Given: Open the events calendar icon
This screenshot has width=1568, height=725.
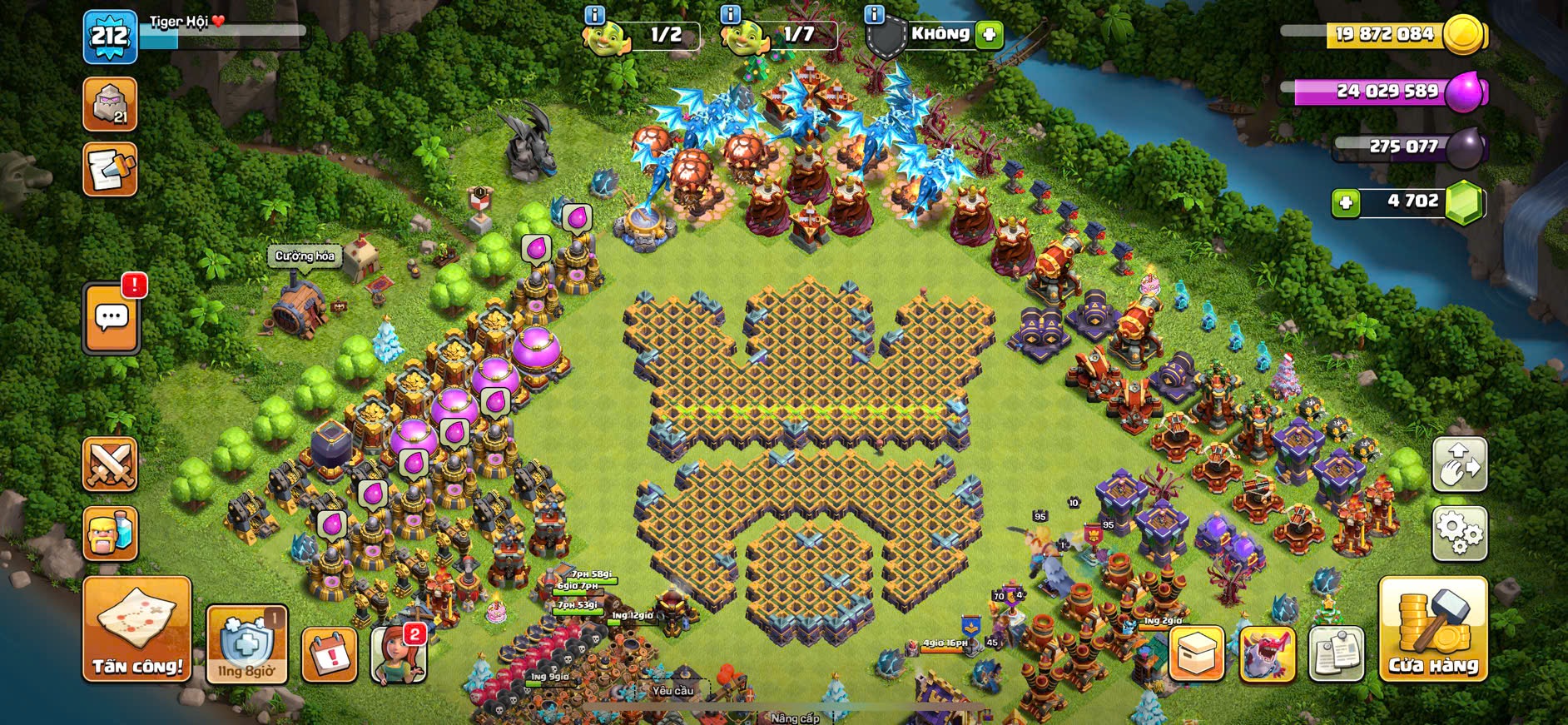Looking at the screenshot, I should (x=330, y=654).
